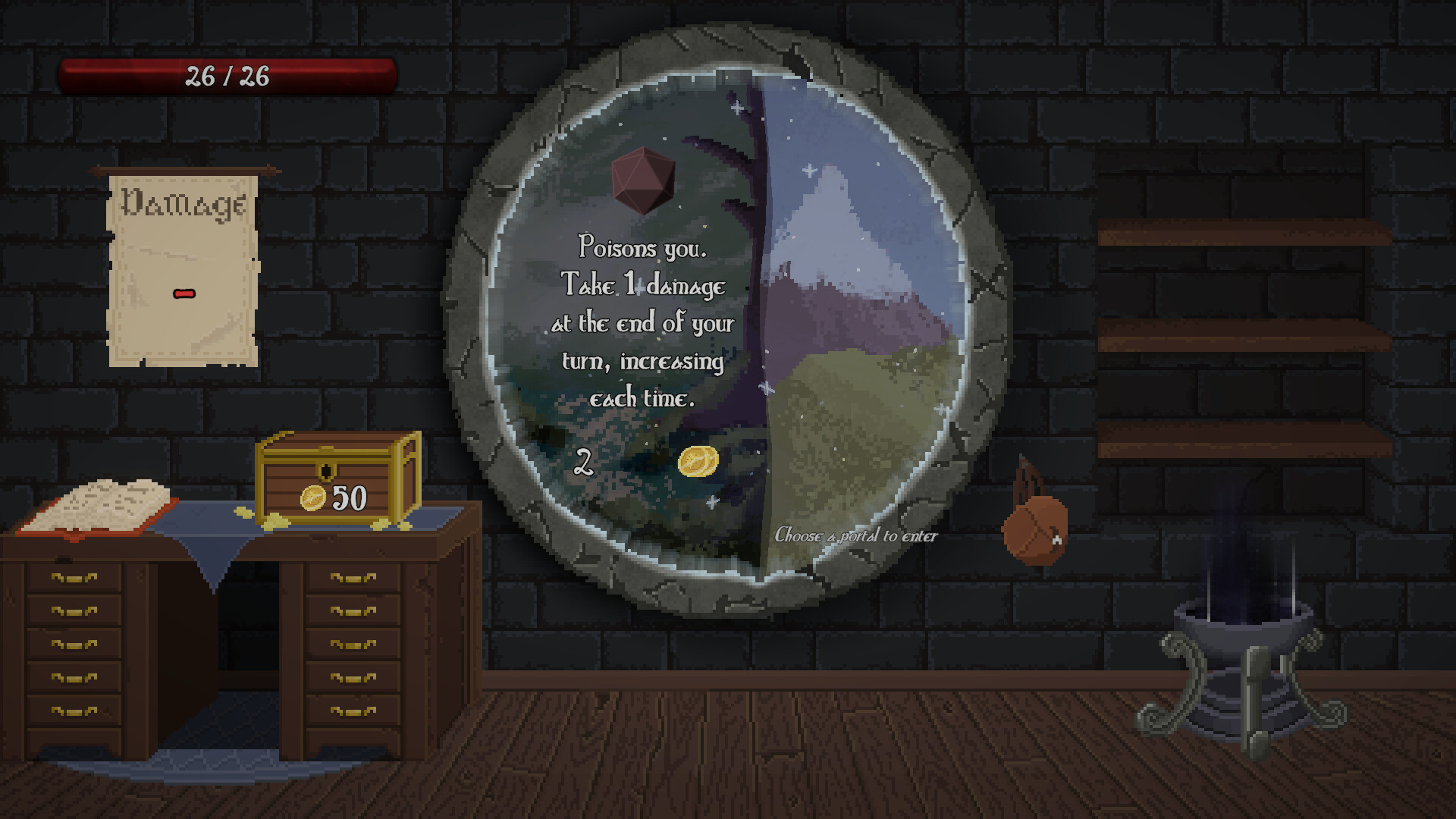Viewport: 1456px width, 819px height.
Task: Click the gold coin icon next to the 2
Action: point(698,461)
